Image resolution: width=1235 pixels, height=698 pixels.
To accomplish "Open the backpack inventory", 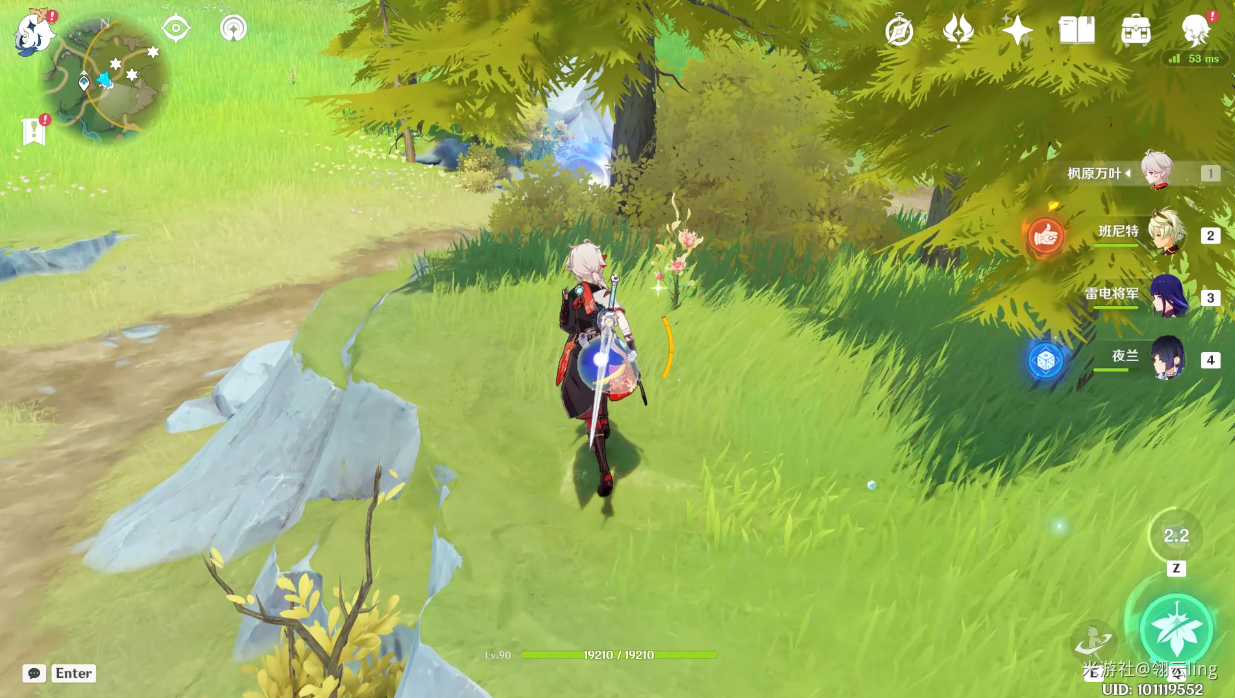I will click(x=1135, y=31).
